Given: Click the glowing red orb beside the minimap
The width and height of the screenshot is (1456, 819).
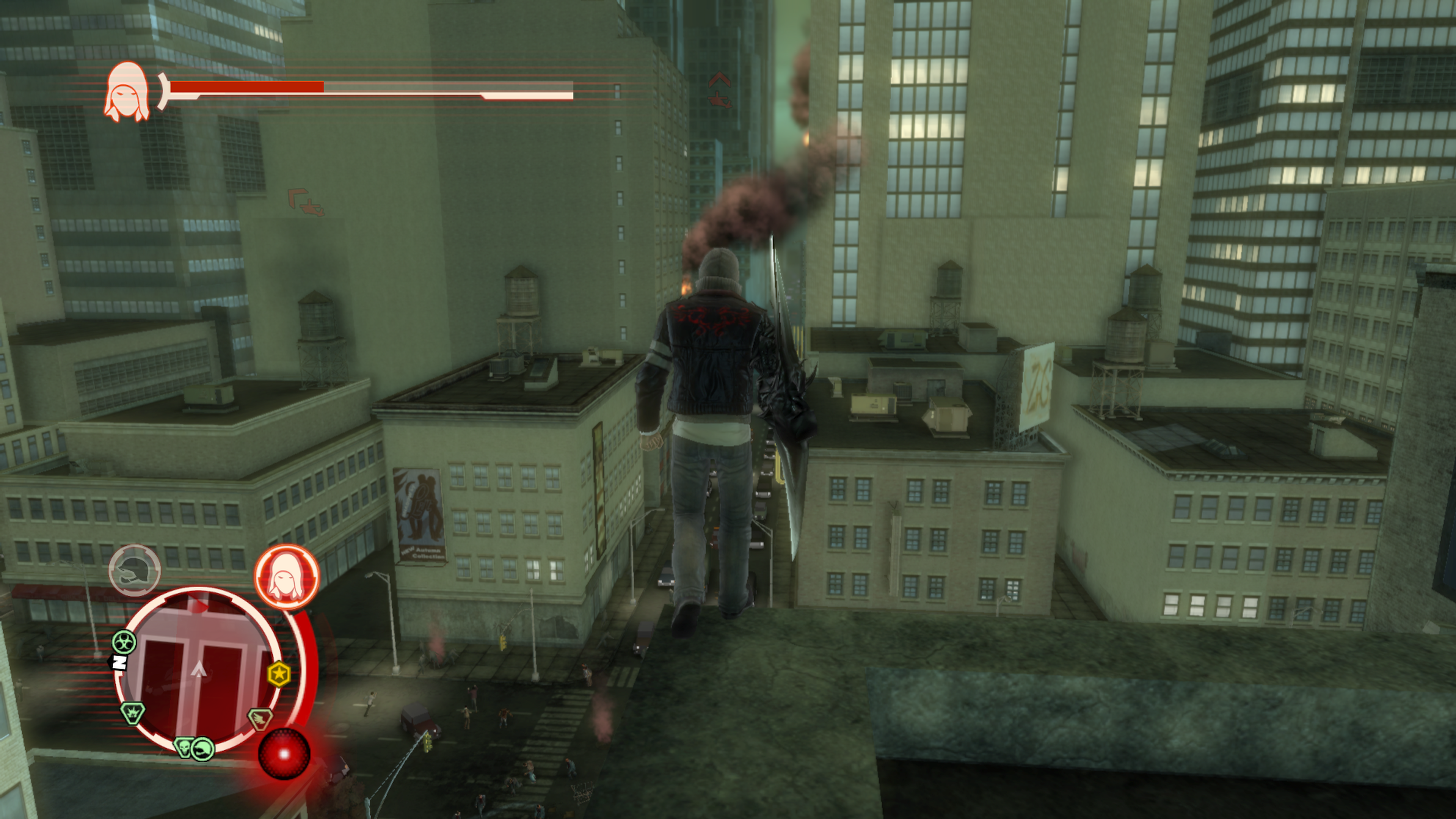Looking at the screenshot, I should (284, 754).
